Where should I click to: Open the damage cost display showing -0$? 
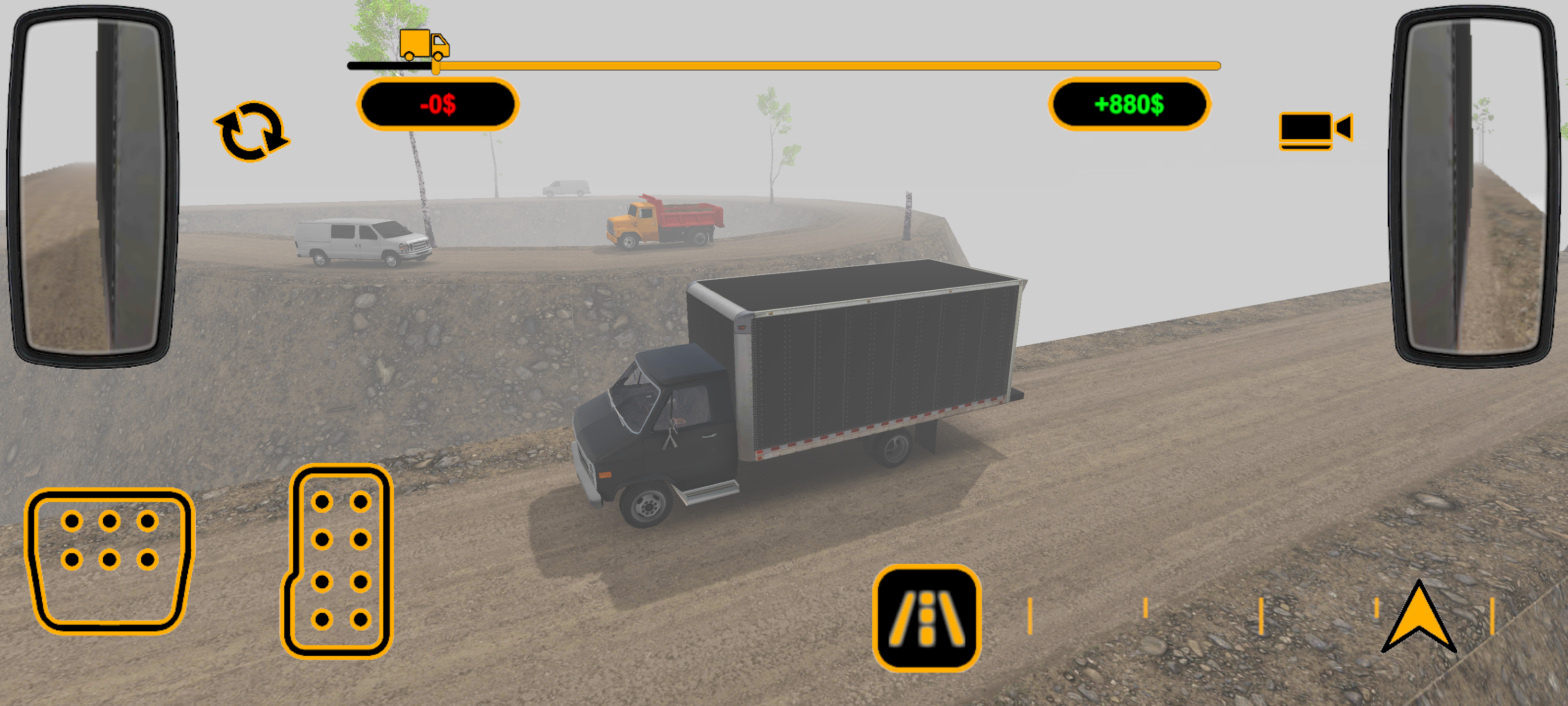(x=439, y=104)
